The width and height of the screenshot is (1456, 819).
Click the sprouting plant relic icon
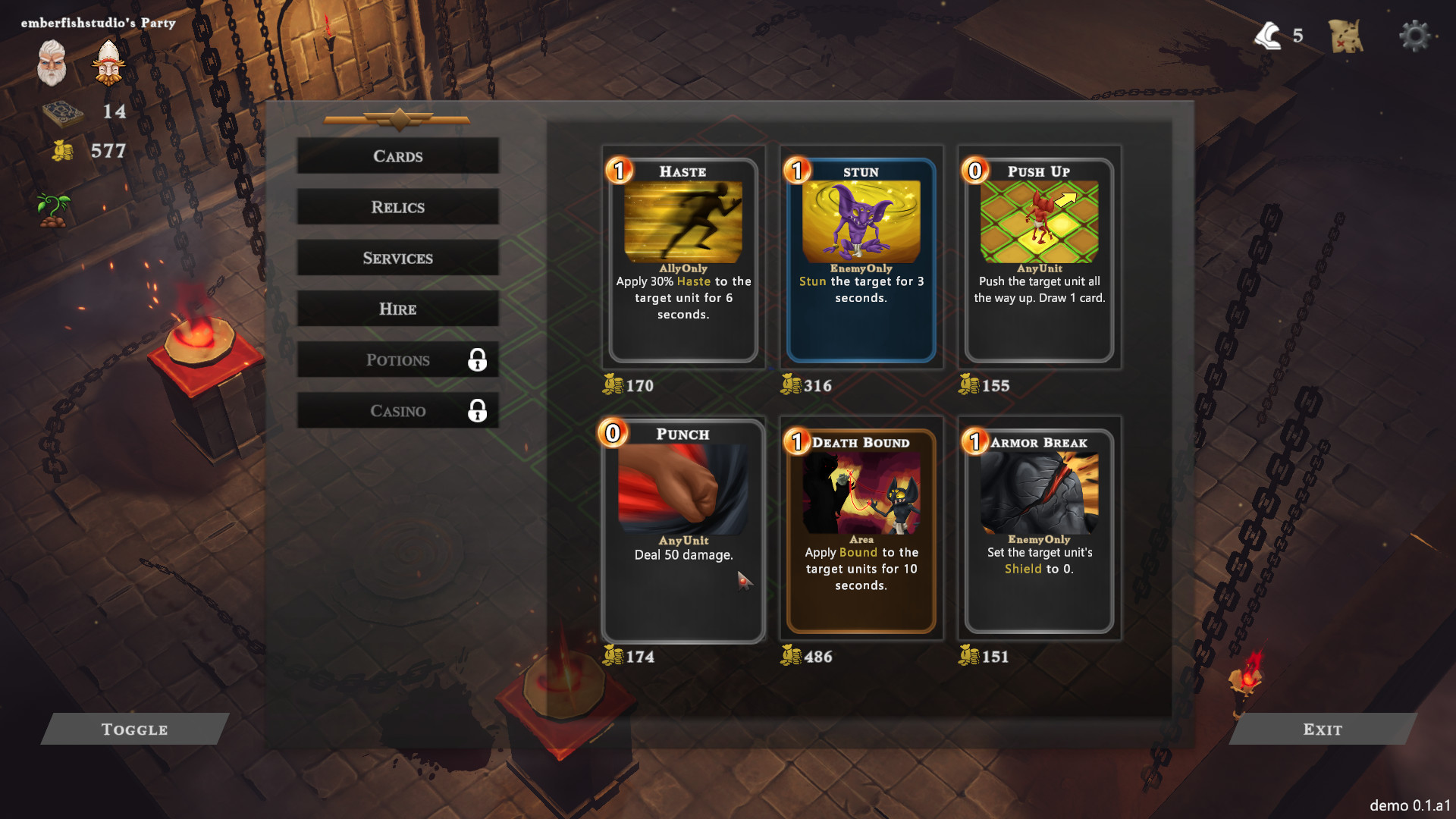coord(53,210)
